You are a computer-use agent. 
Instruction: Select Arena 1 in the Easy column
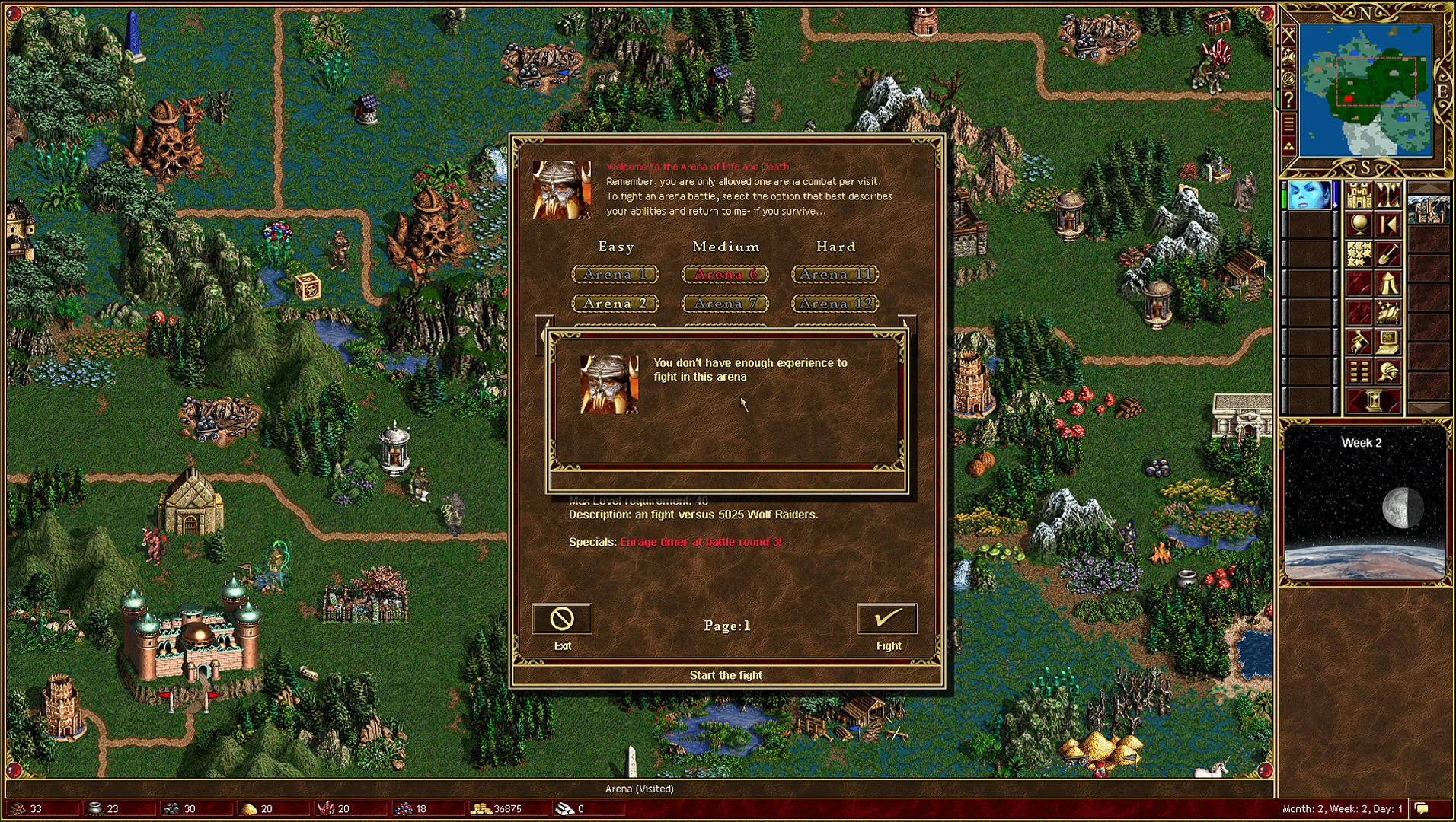click(x=615, y=274)
